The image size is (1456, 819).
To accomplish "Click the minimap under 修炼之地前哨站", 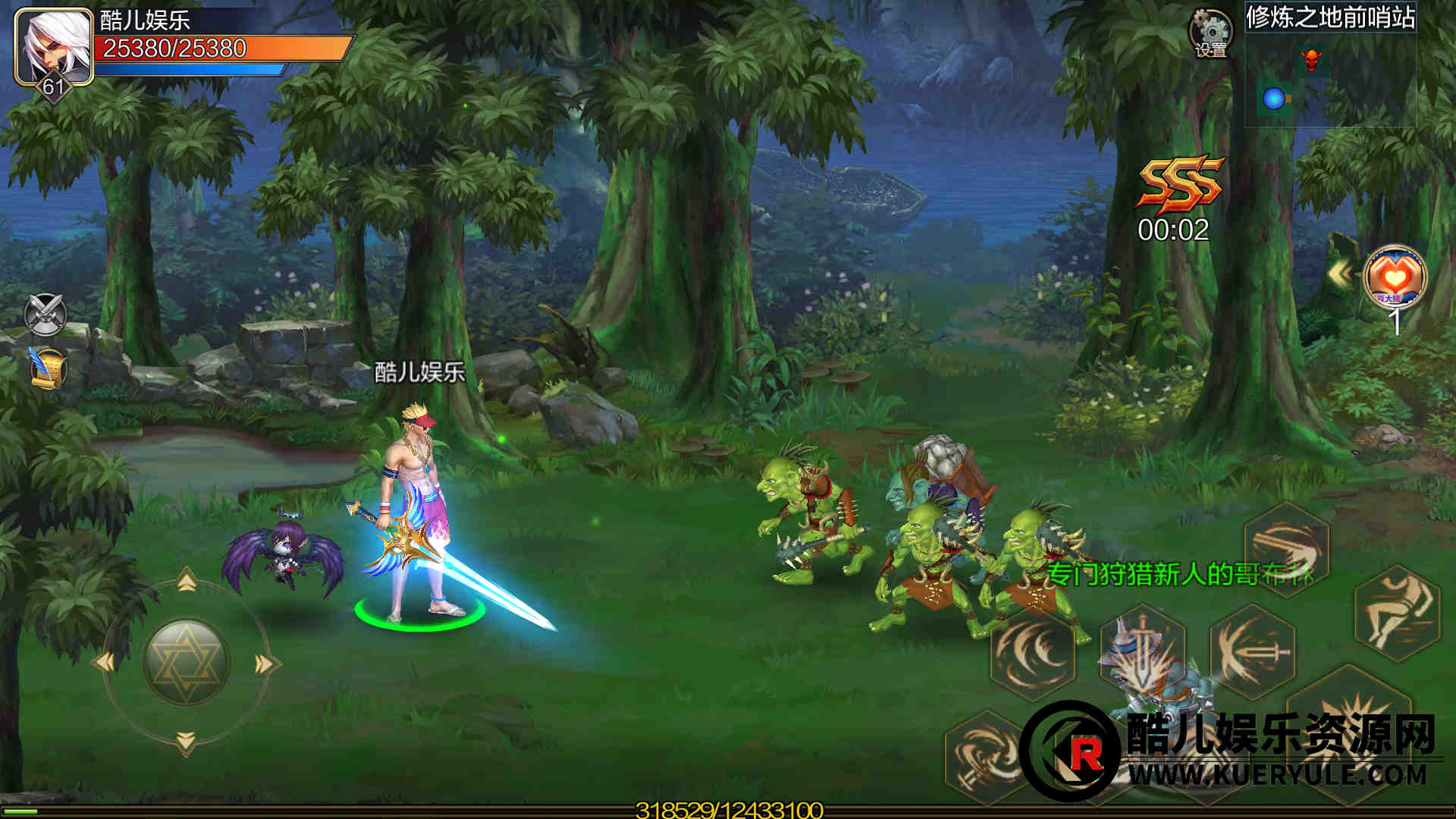I will pyautogui.click(x=1330, y=79).
